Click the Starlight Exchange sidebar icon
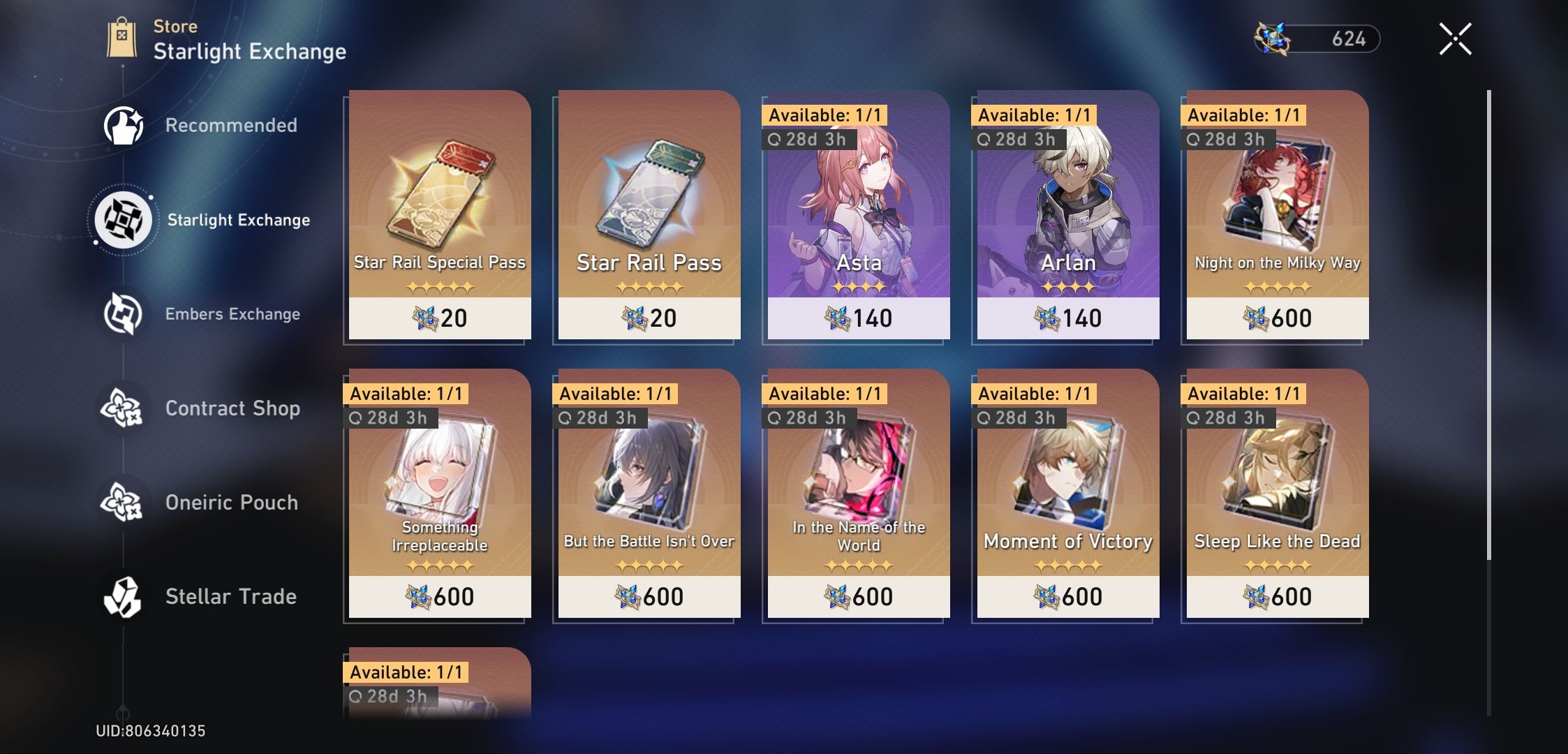The height and width of the screenshot is (754, 1568). pos(124,219)
